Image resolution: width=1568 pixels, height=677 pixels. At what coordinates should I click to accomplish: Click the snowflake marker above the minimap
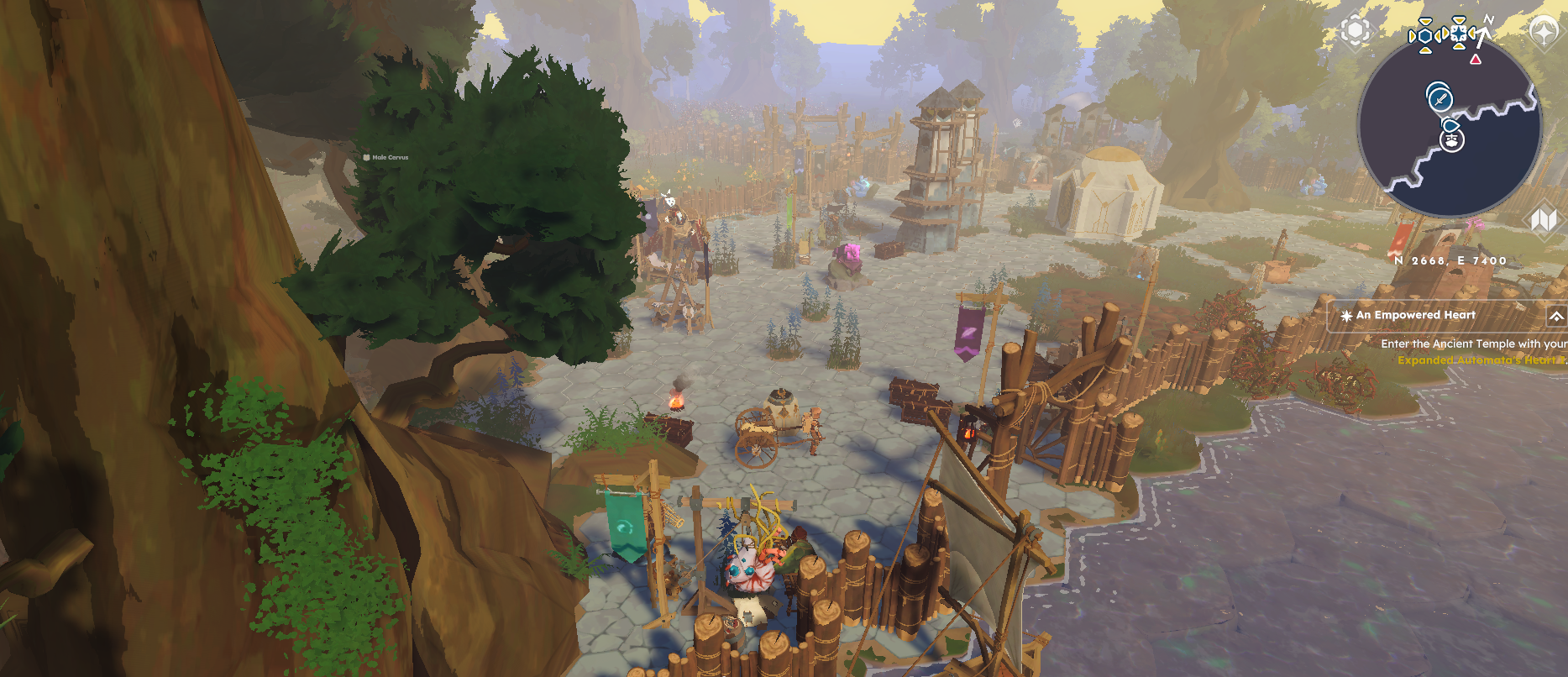pos(1459,33)
